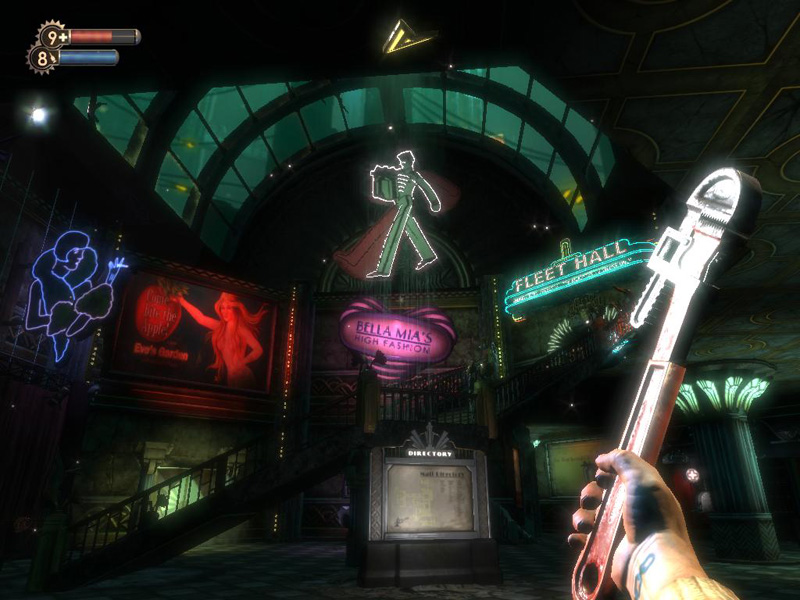The image size is (800, 600).
Task: Click the first aid kit counter gear
Action: tap(53, 37)
